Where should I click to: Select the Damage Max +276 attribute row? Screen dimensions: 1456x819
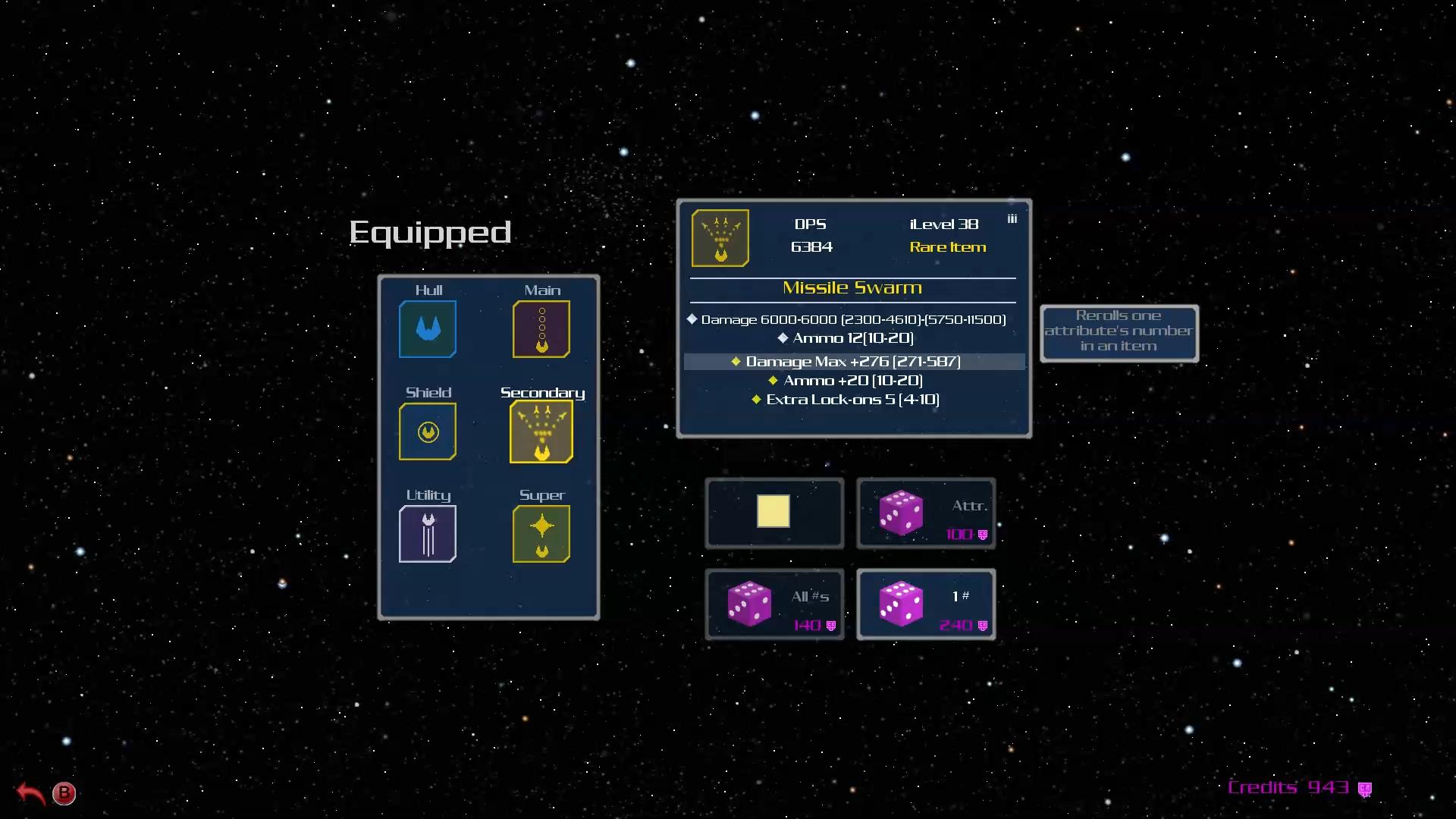point(852,362)
